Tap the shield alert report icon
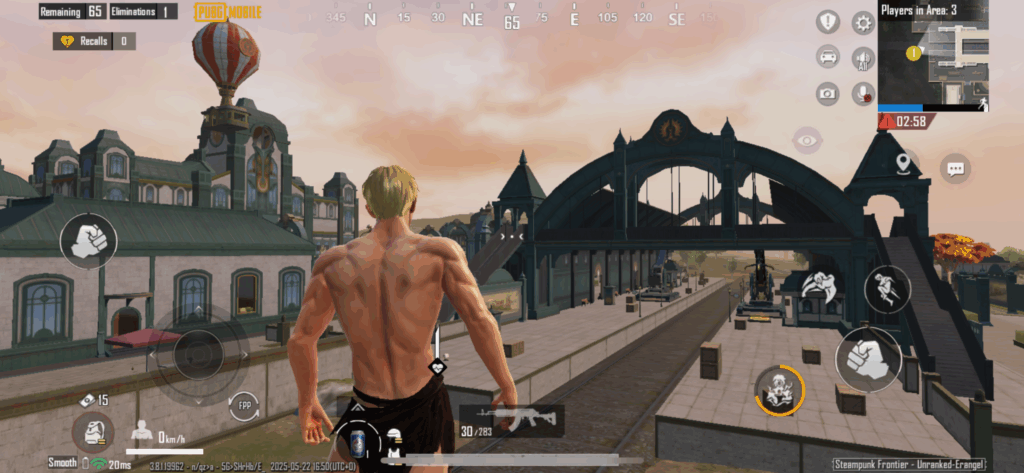1024x473 pixels. (828, 22)
